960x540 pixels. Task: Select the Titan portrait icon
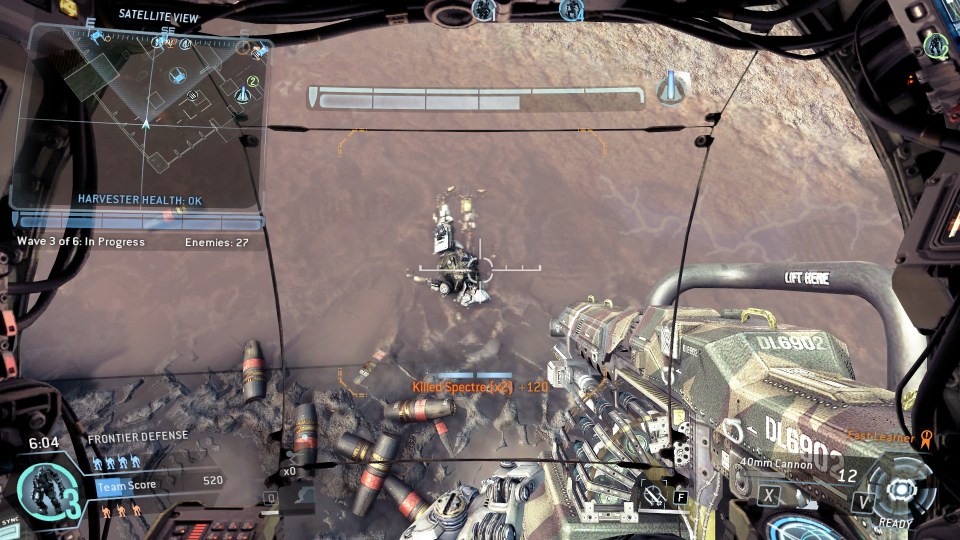pos(43,488)
